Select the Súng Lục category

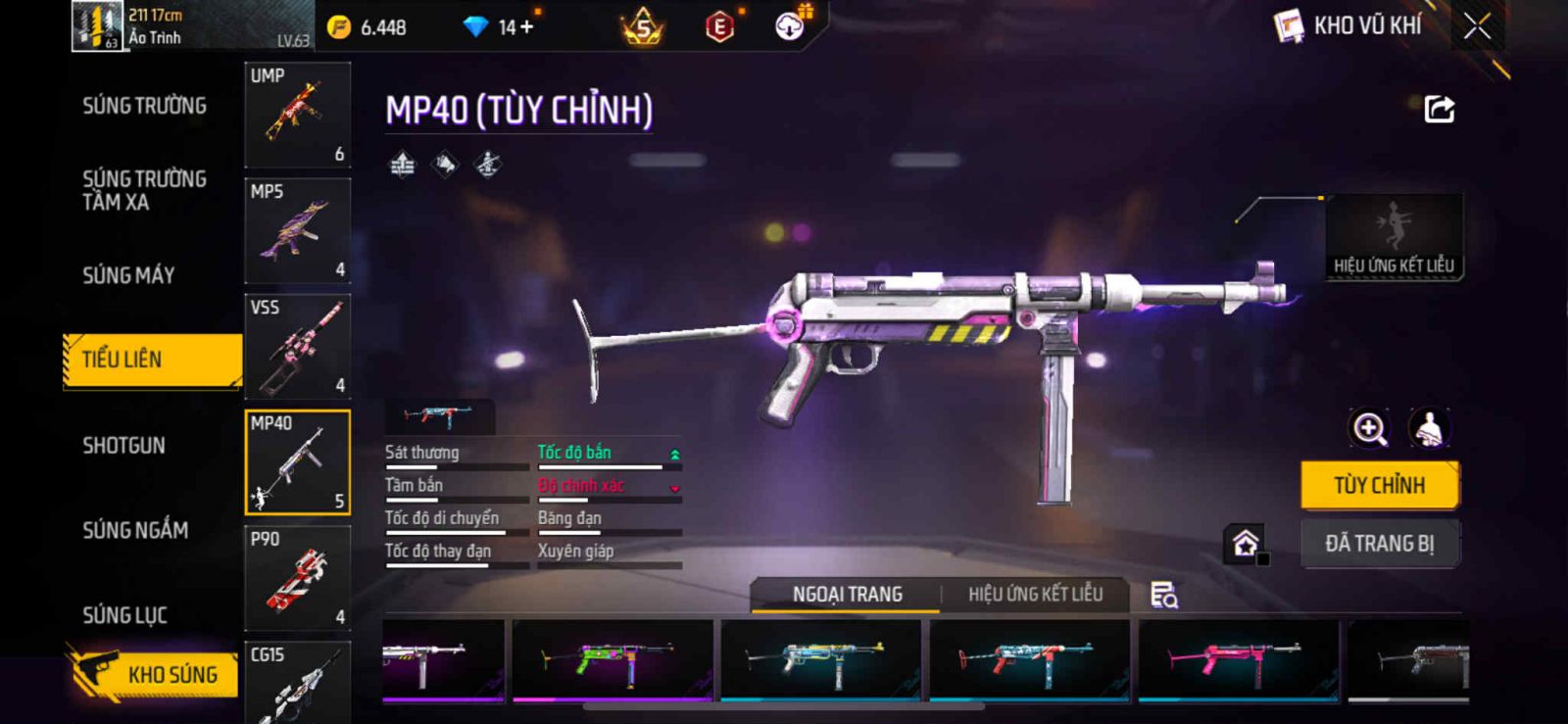click(124, 615)
